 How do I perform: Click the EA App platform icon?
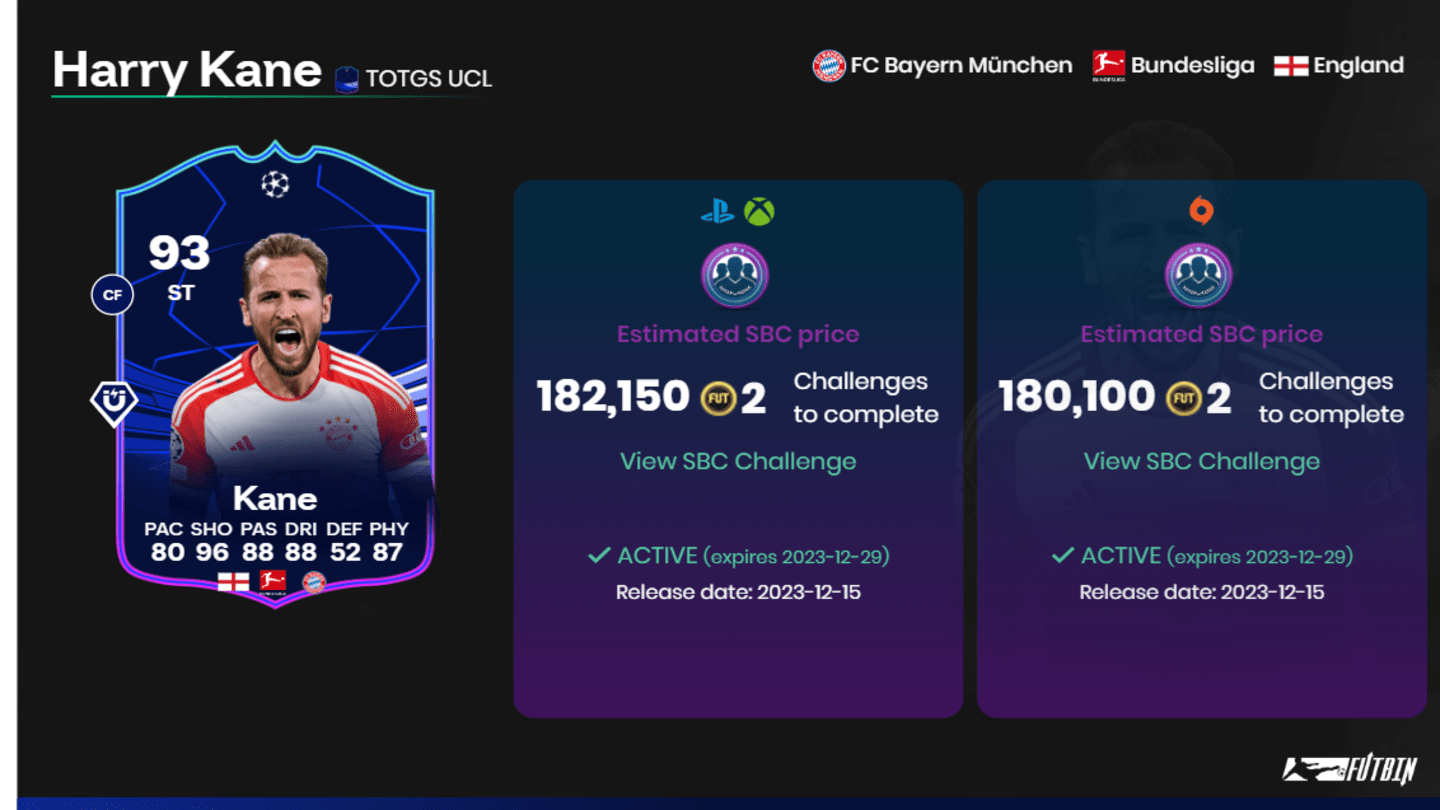pos(1203,210)
